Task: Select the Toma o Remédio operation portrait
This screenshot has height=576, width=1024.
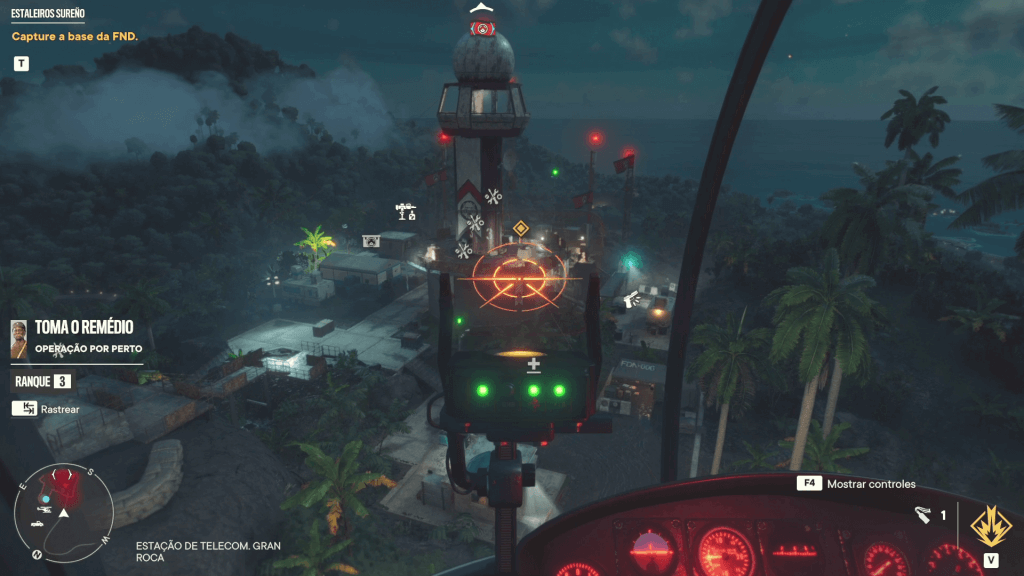Action: [19, 338]
